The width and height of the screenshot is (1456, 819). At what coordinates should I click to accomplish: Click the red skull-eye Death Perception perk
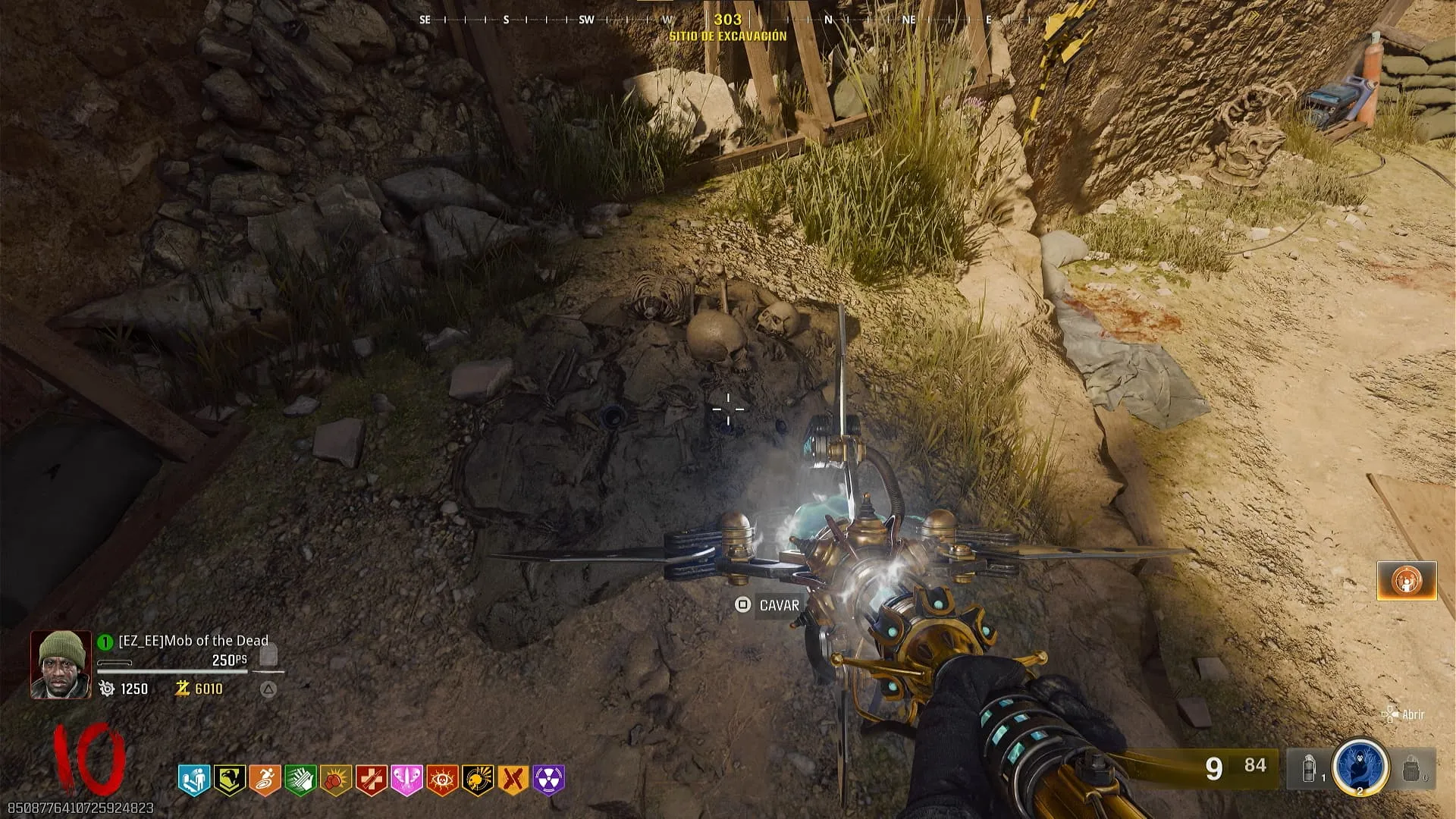(x=442, y=780)
